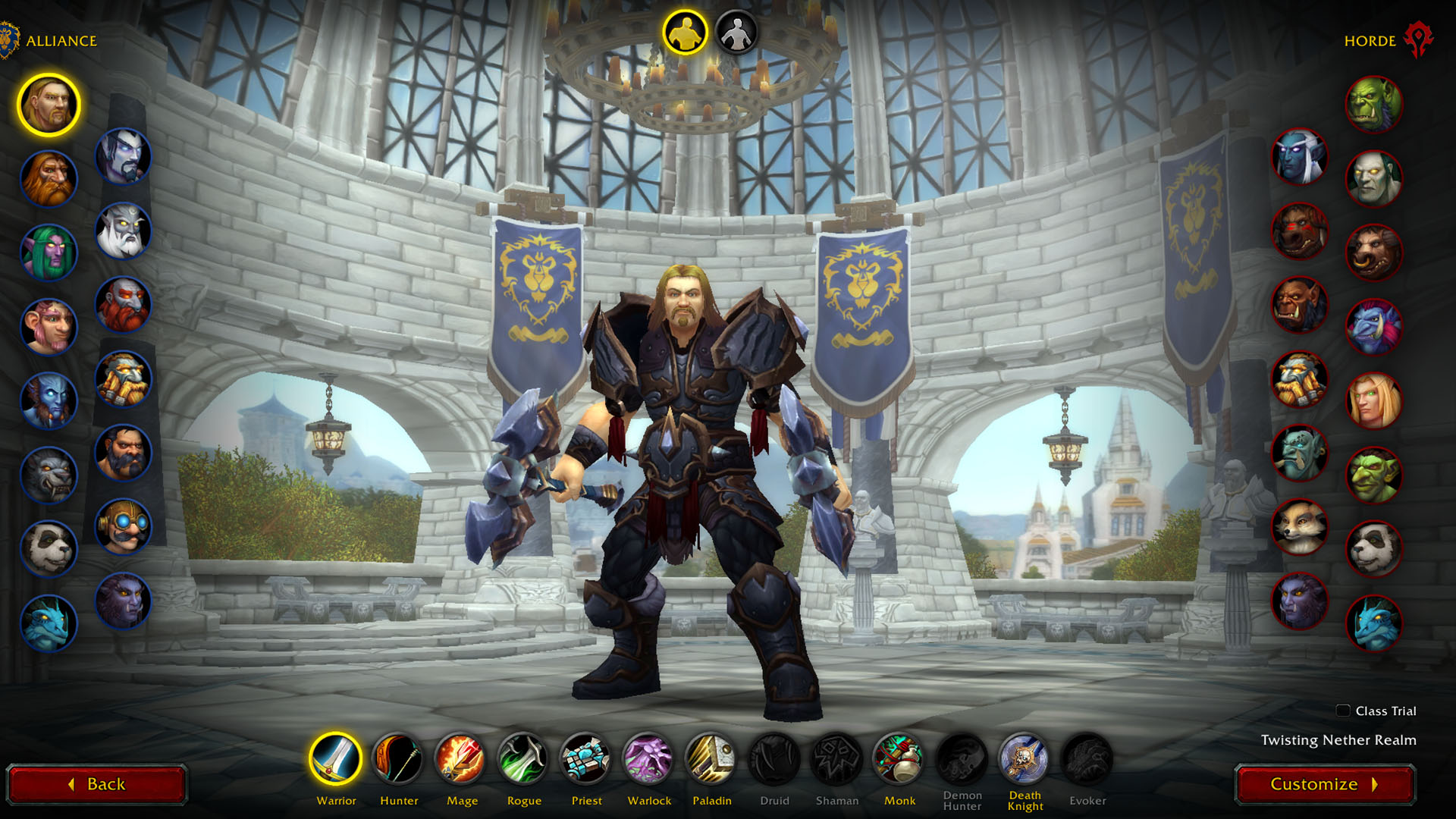This screenshot has height=819, width=1456.
Task: Toggle the Class Trial checkbox
Action: pos(1343,711)
